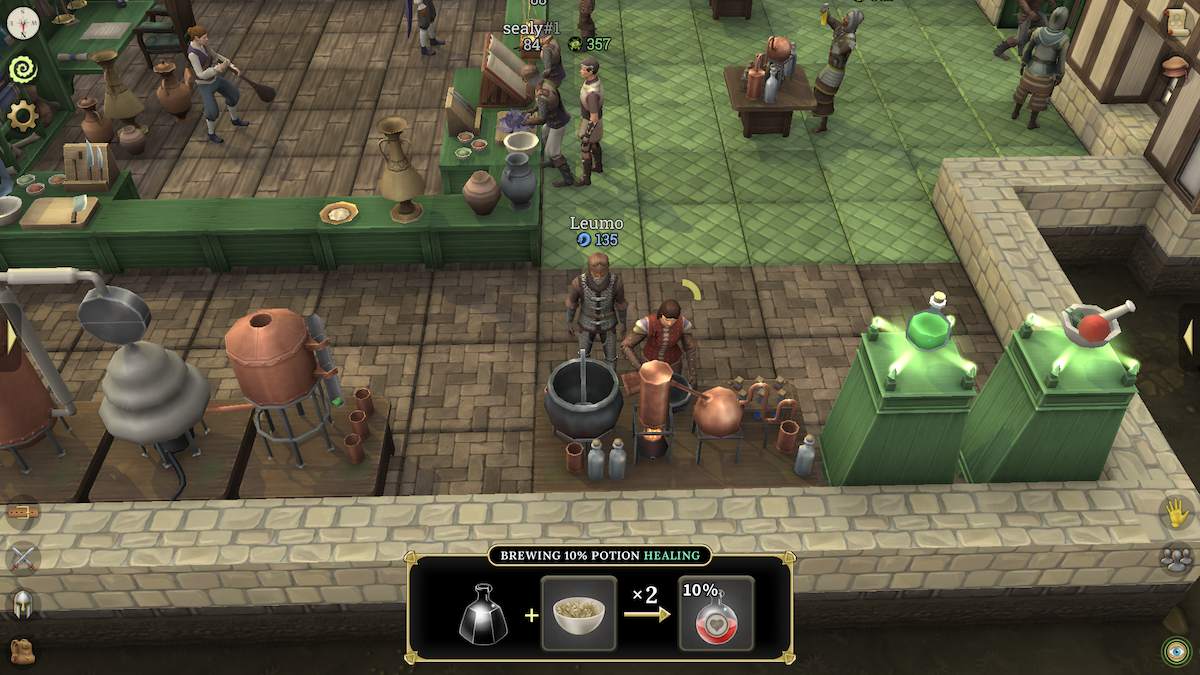Click the yellow hand interaction icon
Viewport: 1200px width, 675px height.
point(1178,513)
